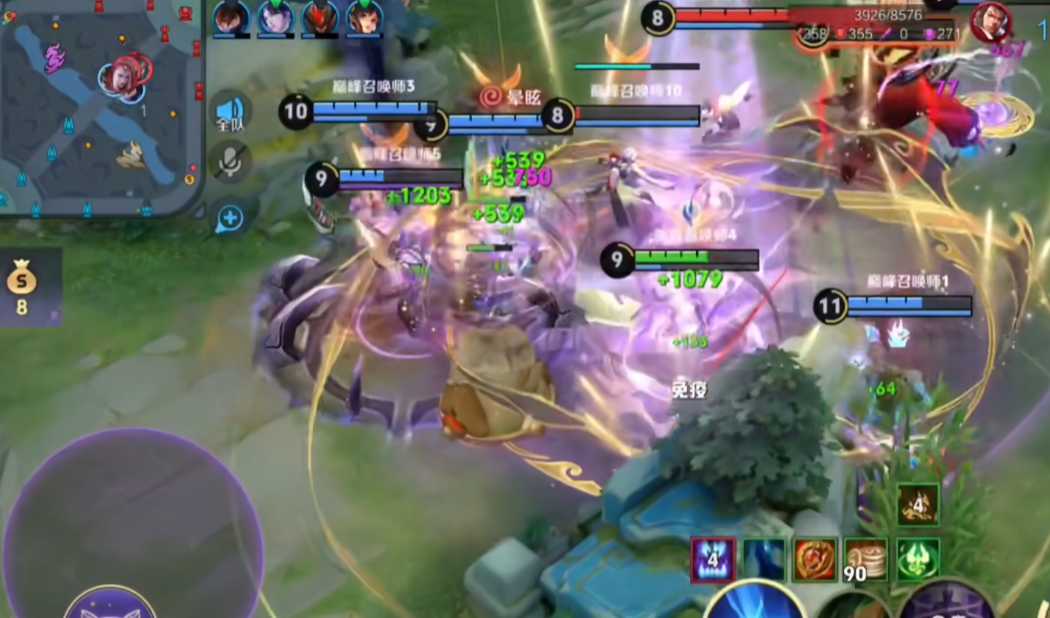The image size is (1050, 618).
Task: Use the red swirl item icon
Action: point(815,560)
